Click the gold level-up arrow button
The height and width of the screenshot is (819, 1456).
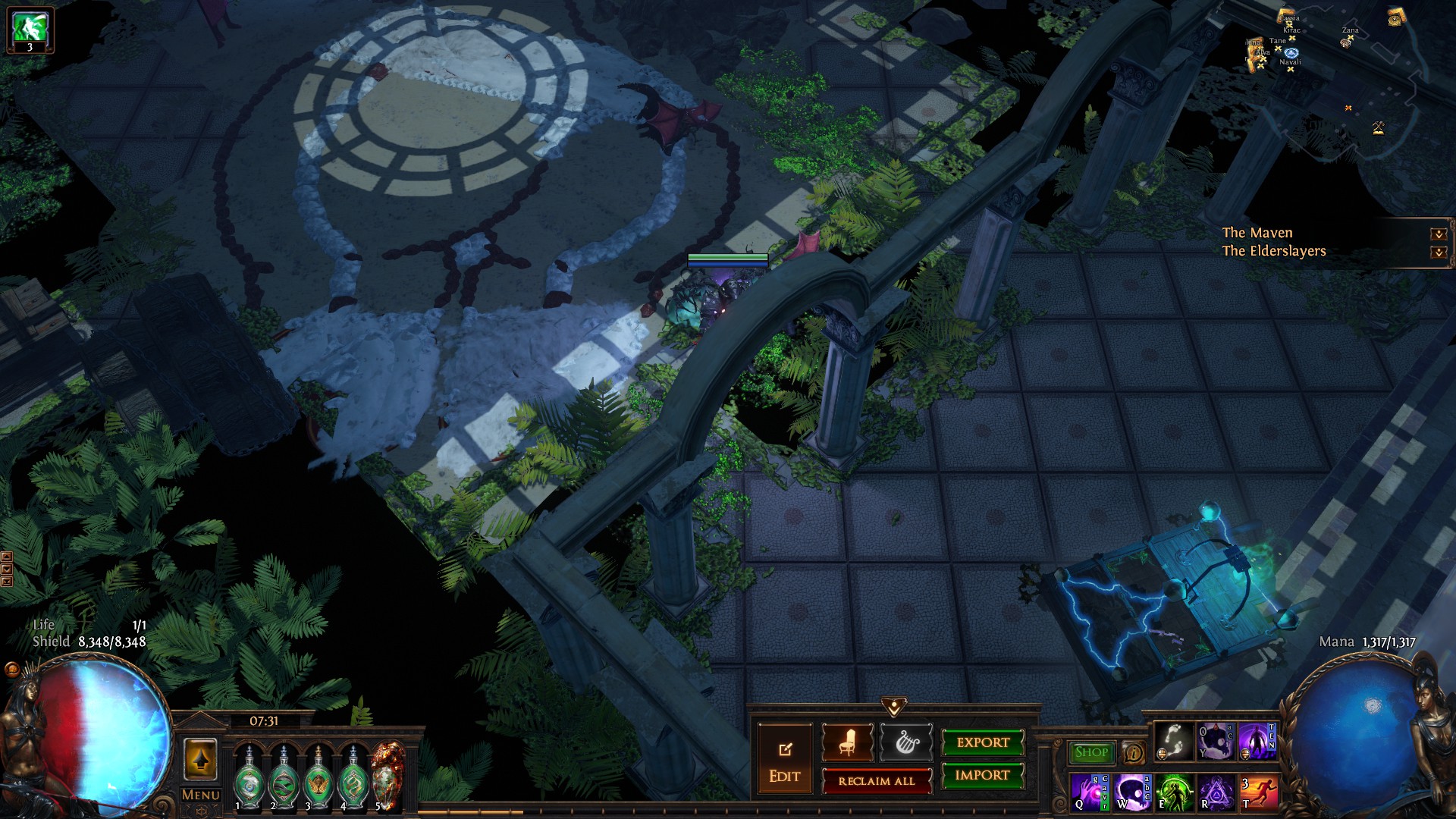(x=200, y=759)
